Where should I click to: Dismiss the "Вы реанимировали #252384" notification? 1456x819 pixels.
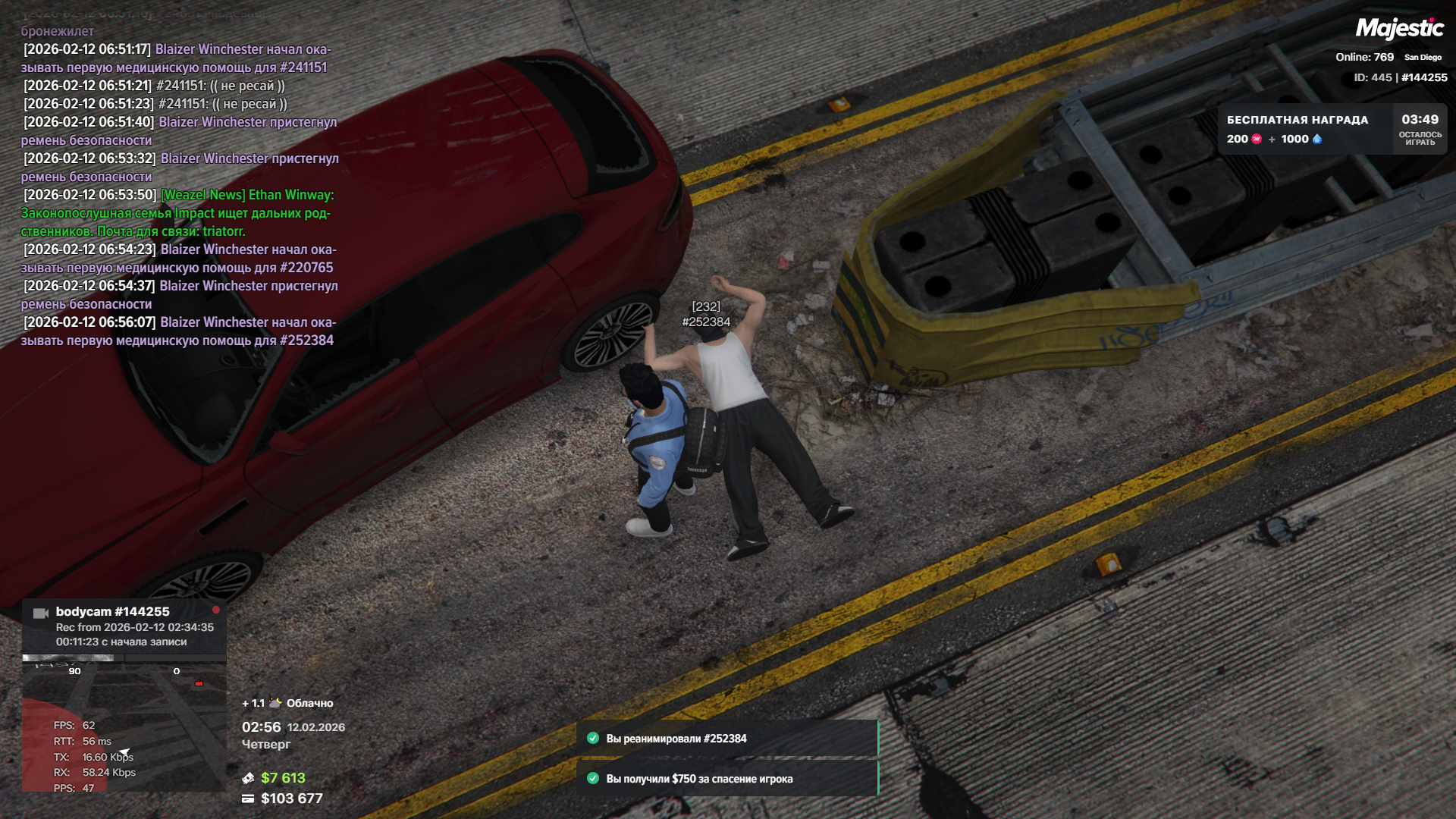tap(726, 739)
